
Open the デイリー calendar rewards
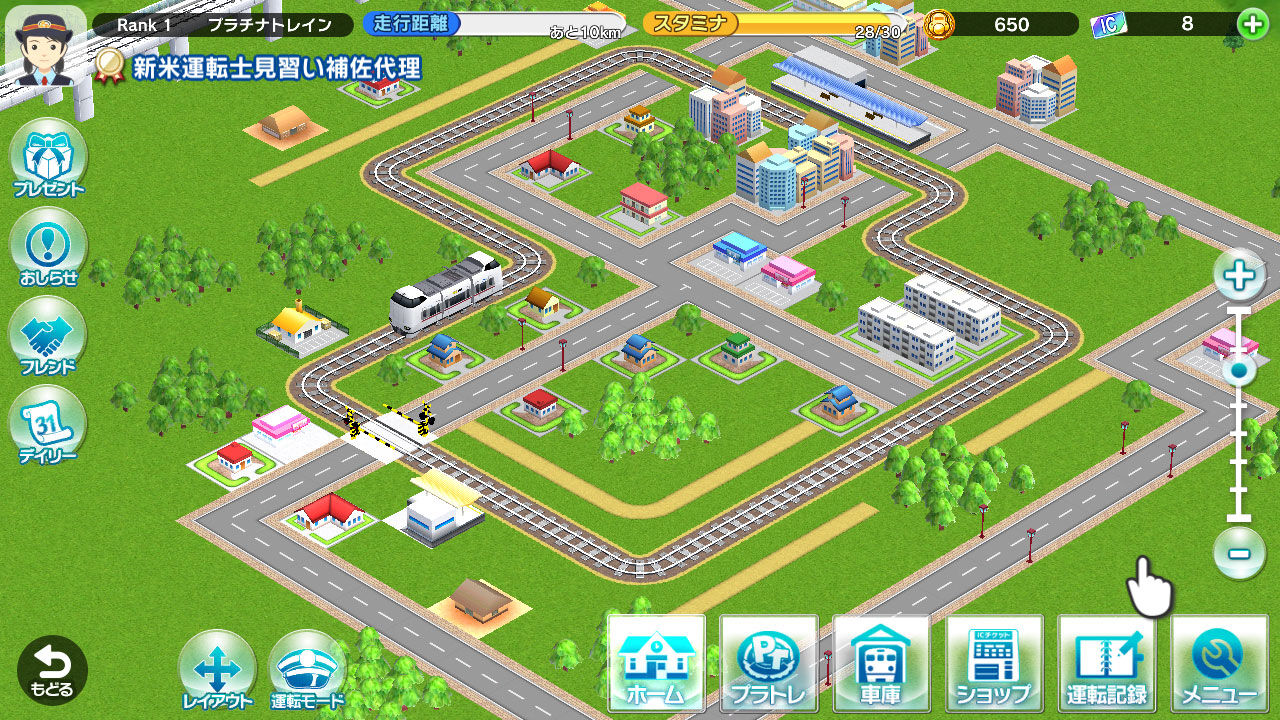(x=48, y=420)
